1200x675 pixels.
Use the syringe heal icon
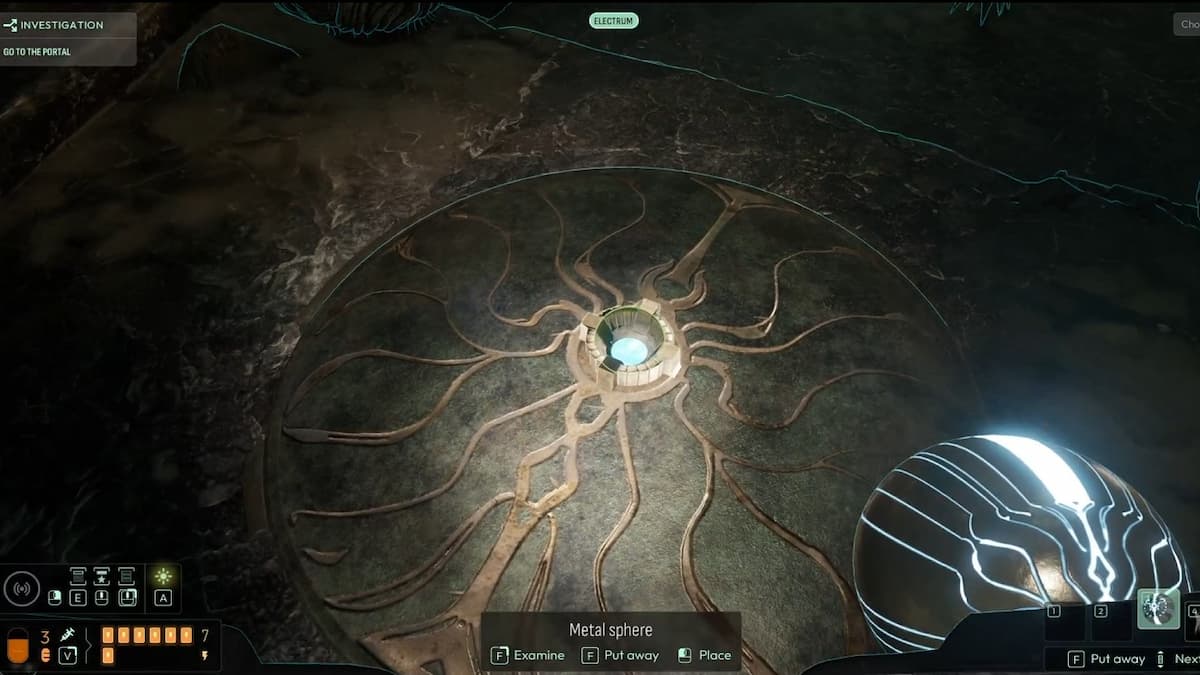[x=68, y=635]
